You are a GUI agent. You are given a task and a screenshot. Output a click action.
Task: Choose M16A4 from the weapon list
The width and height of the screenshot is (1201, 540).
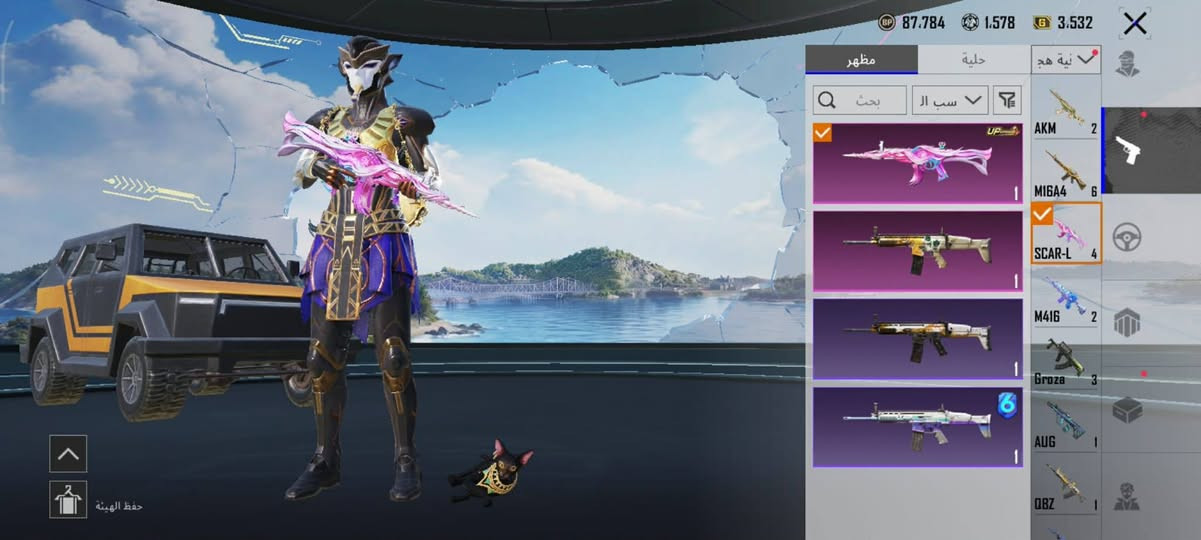tap(1065, 174)
